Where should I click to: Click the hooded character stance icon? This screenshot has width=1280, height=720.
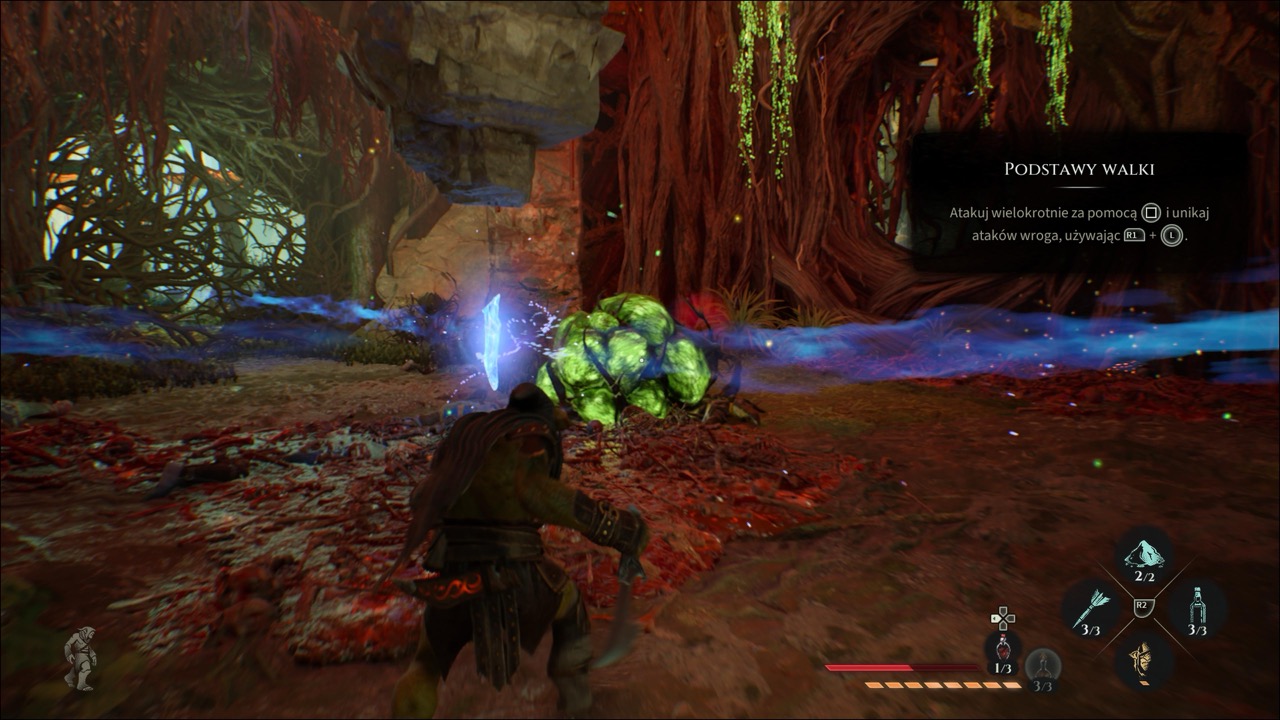80,659
